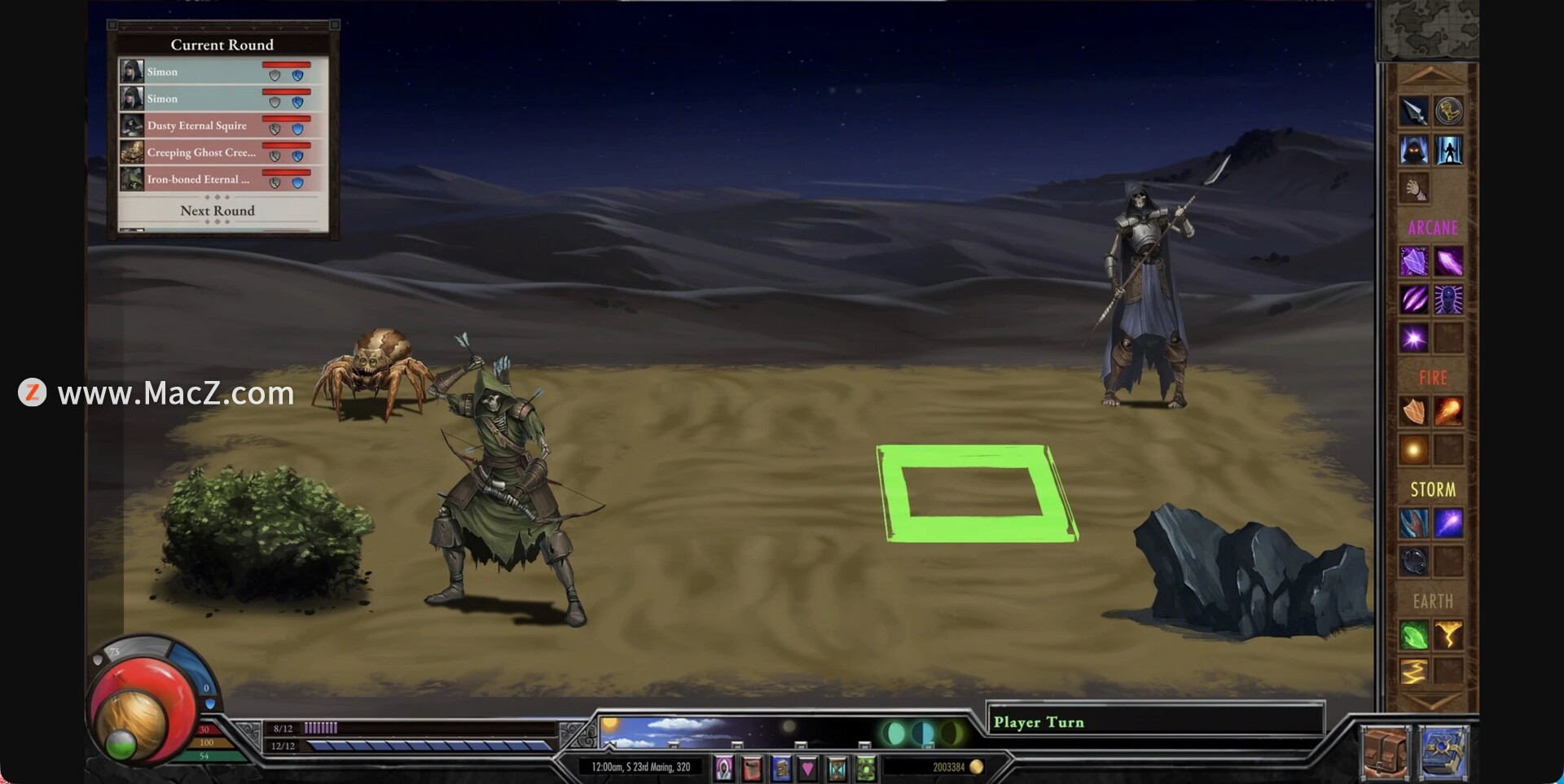Open the green gear settings icon
This screenshot has height=784, width=1564.
[866, 768]
